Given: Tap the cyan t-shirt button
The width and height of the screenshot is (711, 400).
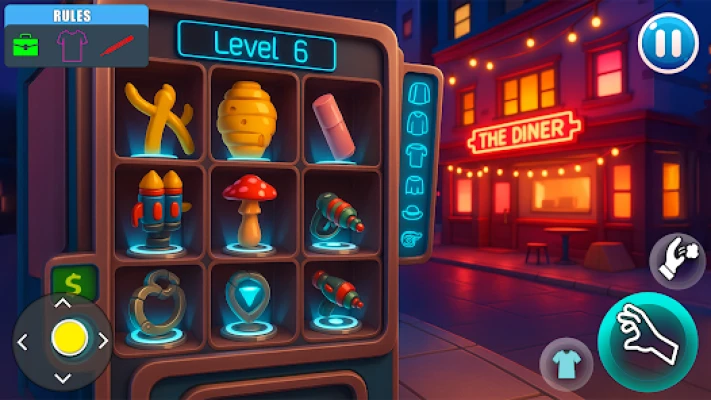Looking at the screenshot, I should tap(566, 362).
